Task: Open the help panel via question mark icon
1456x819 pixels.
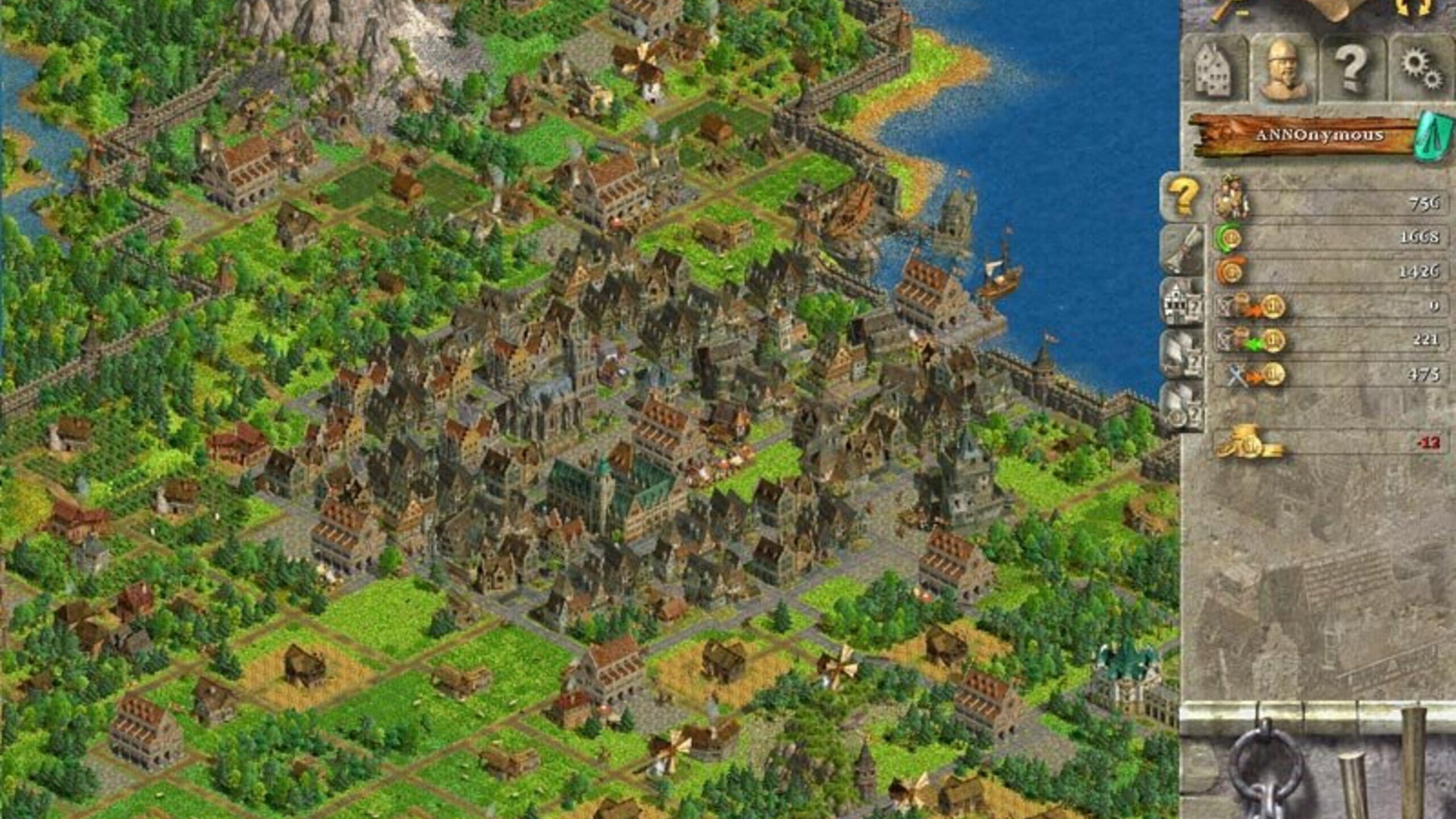Action: pos(1352,68)
